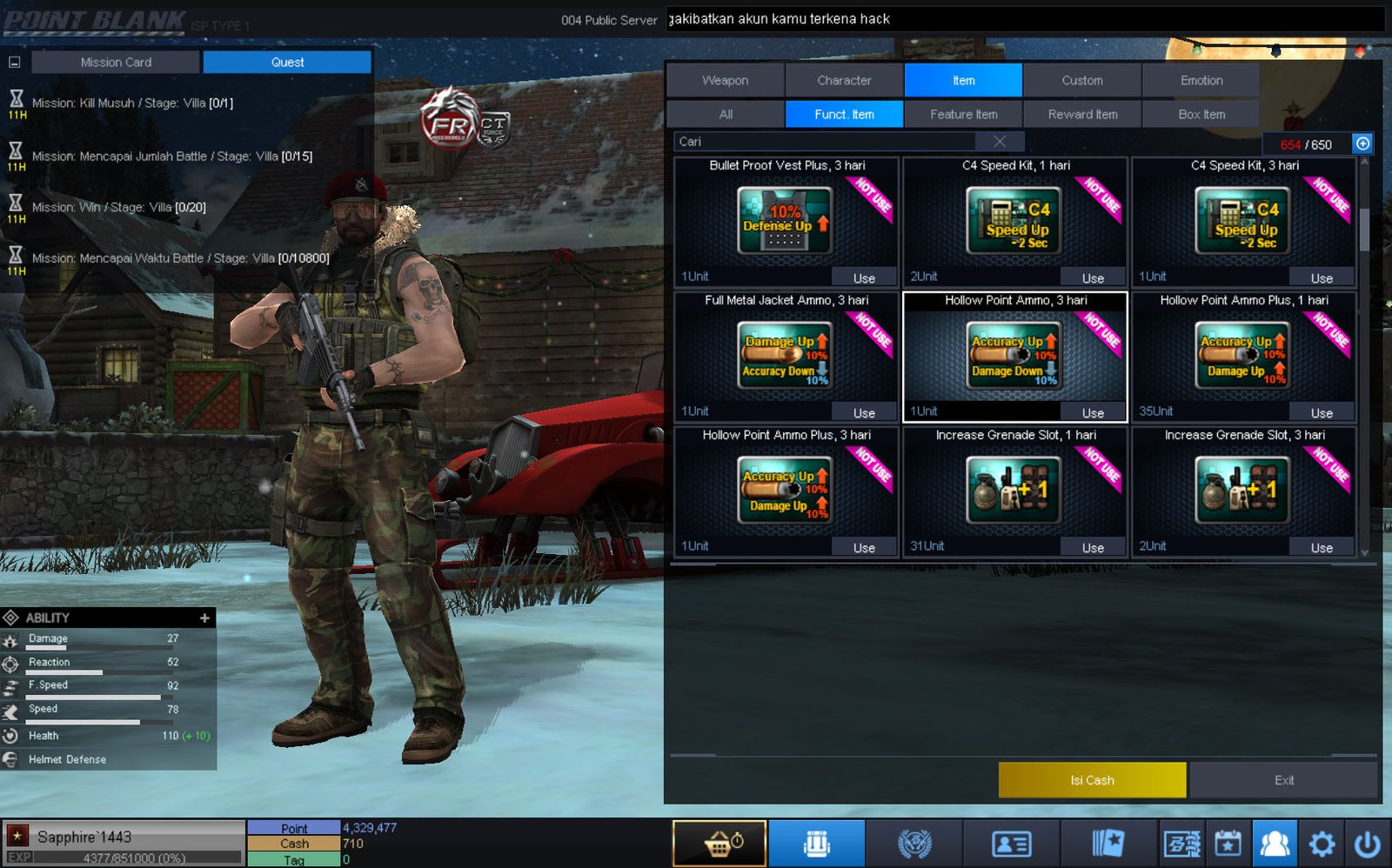1392x868 pixels.
Task: Show All items filter
Action: pos(726,114)
